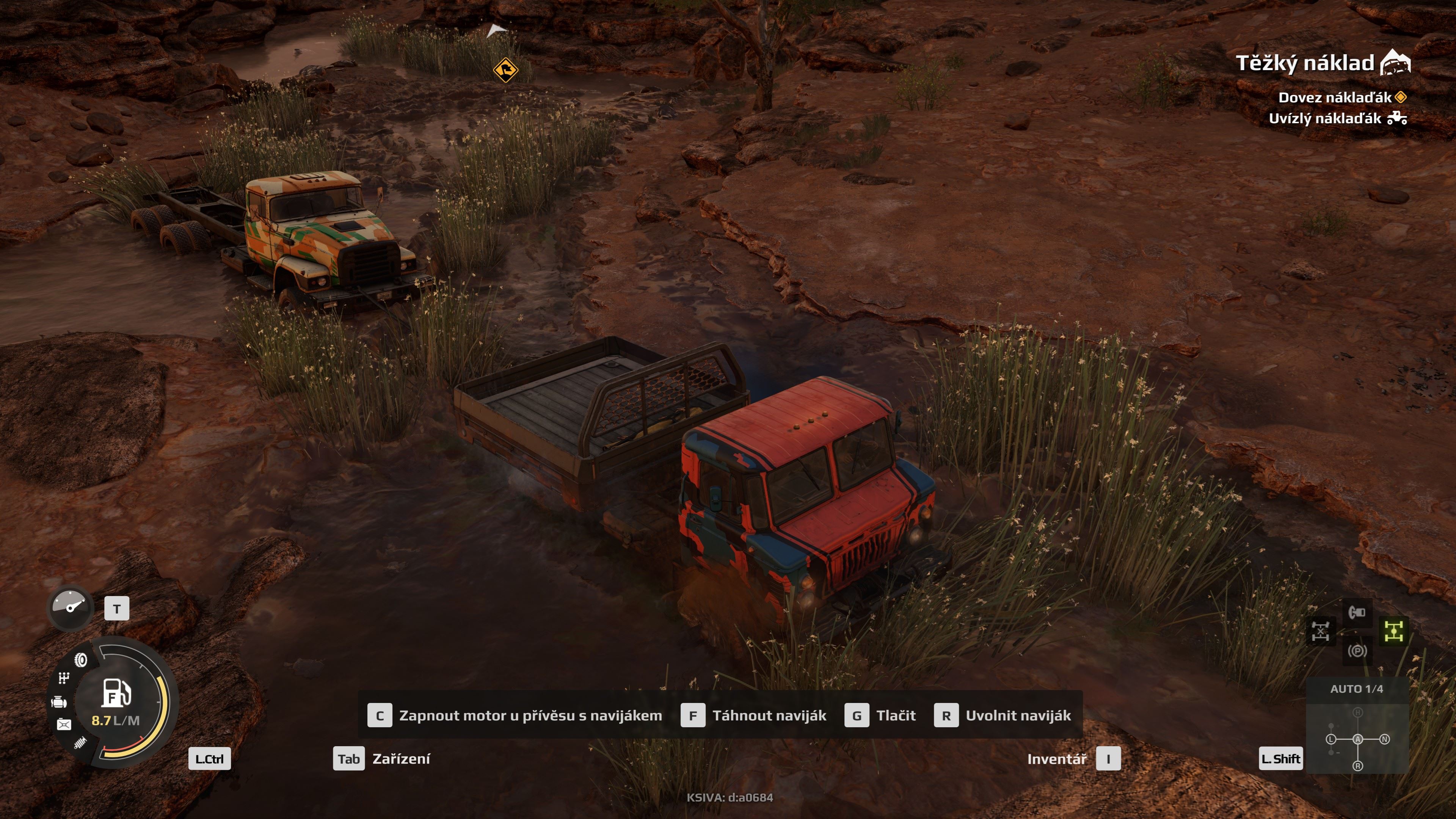Image resolution: width=1456 pixels, height=819 pixels.
Task: Click the engine status icon
Action: pos(59,703)
